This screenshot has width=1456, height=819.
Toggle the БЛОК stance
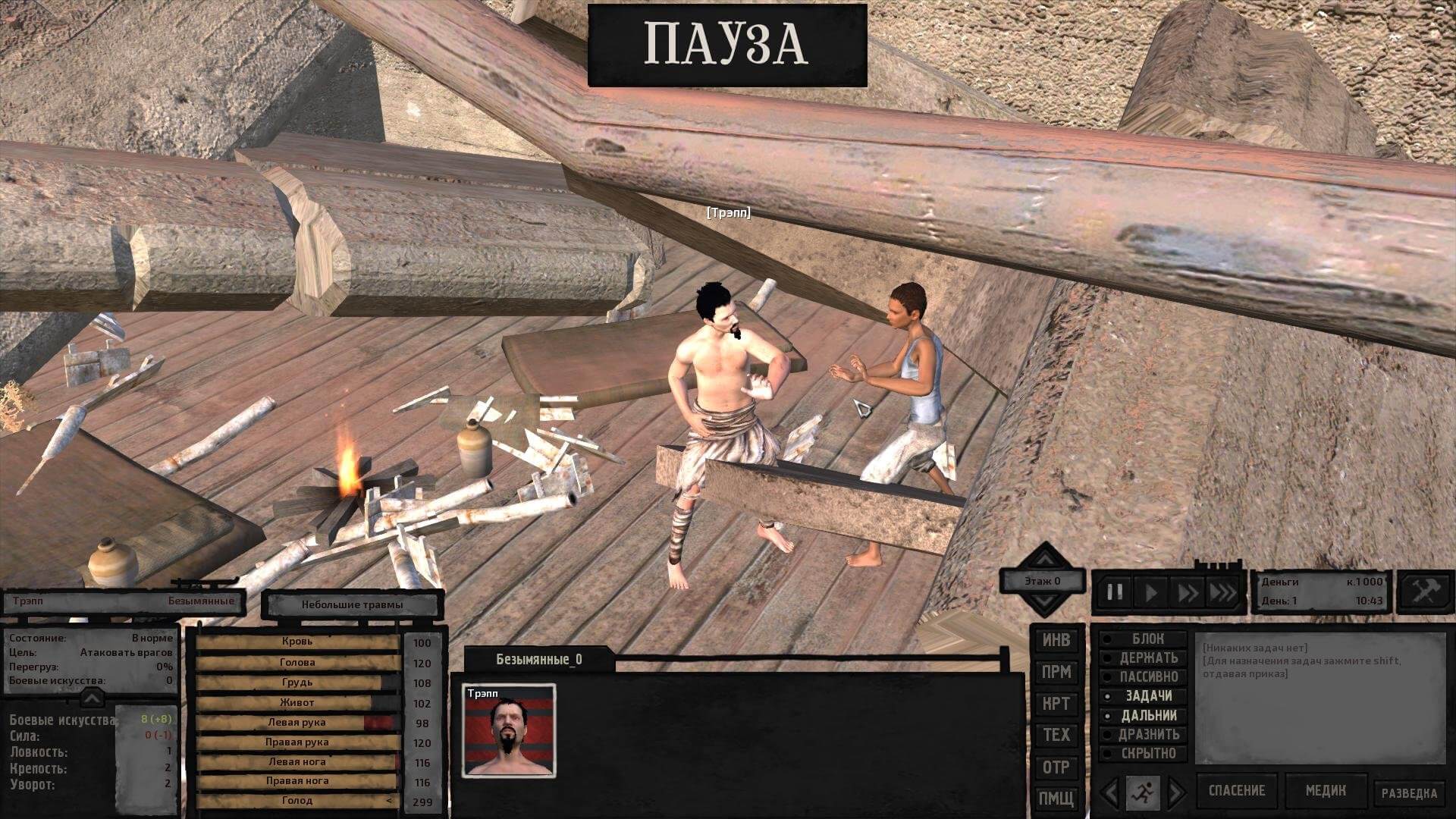(1147, 639)
